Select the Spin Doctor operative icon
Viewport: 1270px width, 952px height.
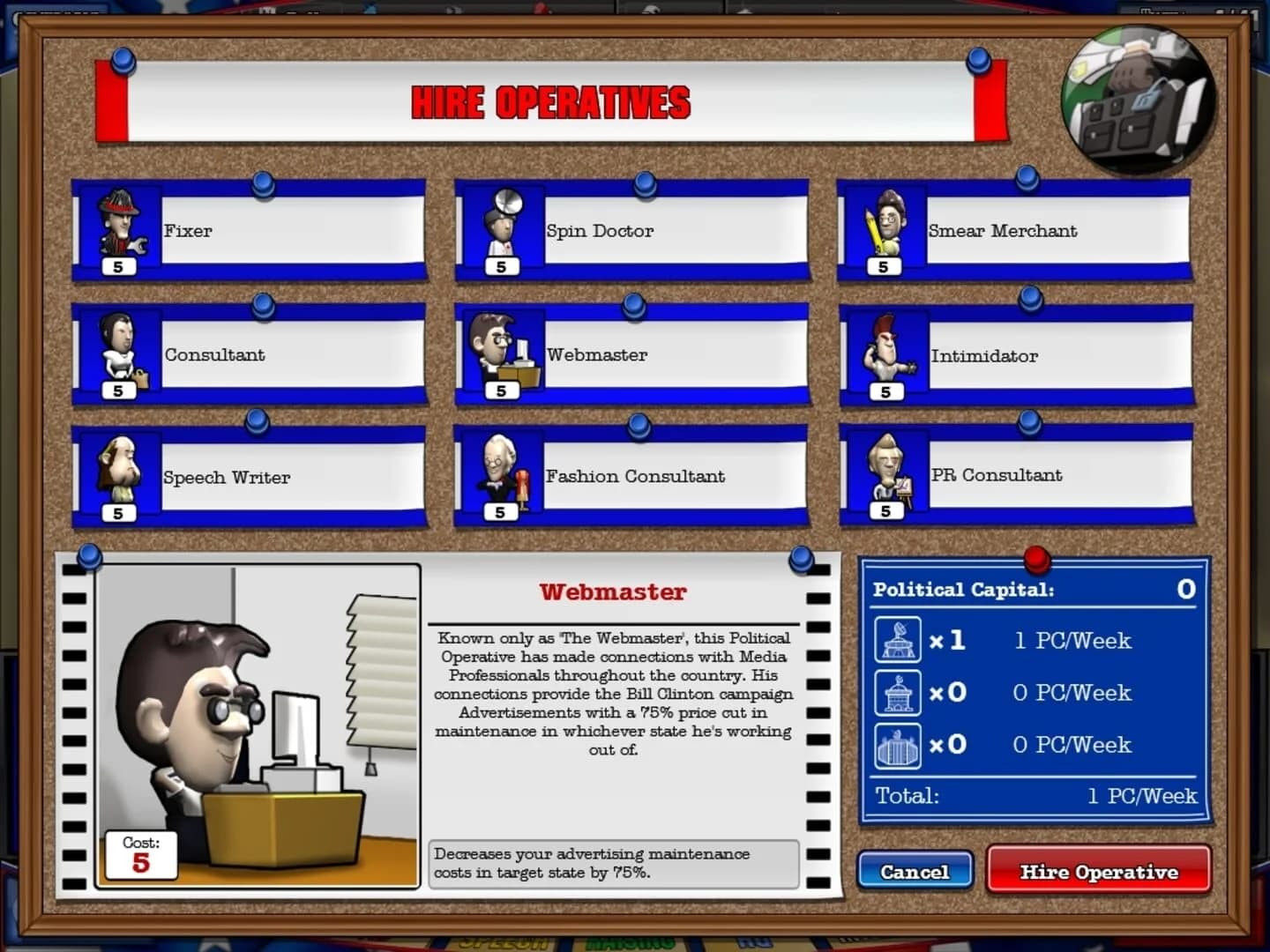coord(503,227)
